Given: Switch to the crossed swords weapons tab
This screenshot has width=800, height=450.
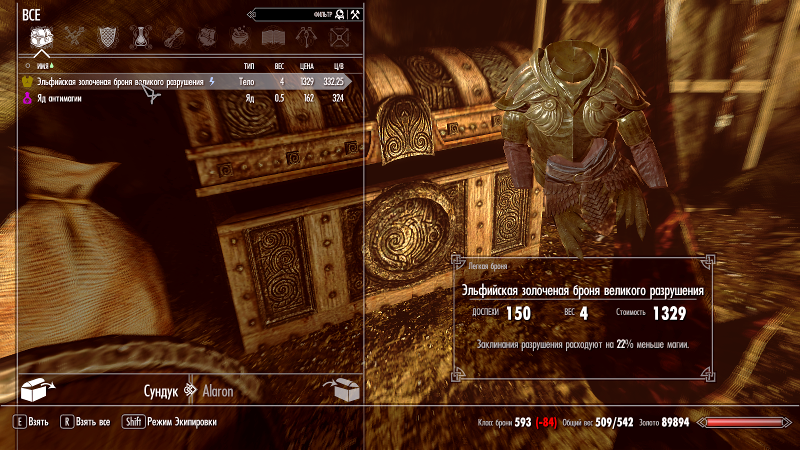Looking at the screenshot, I should pos(74,38).
